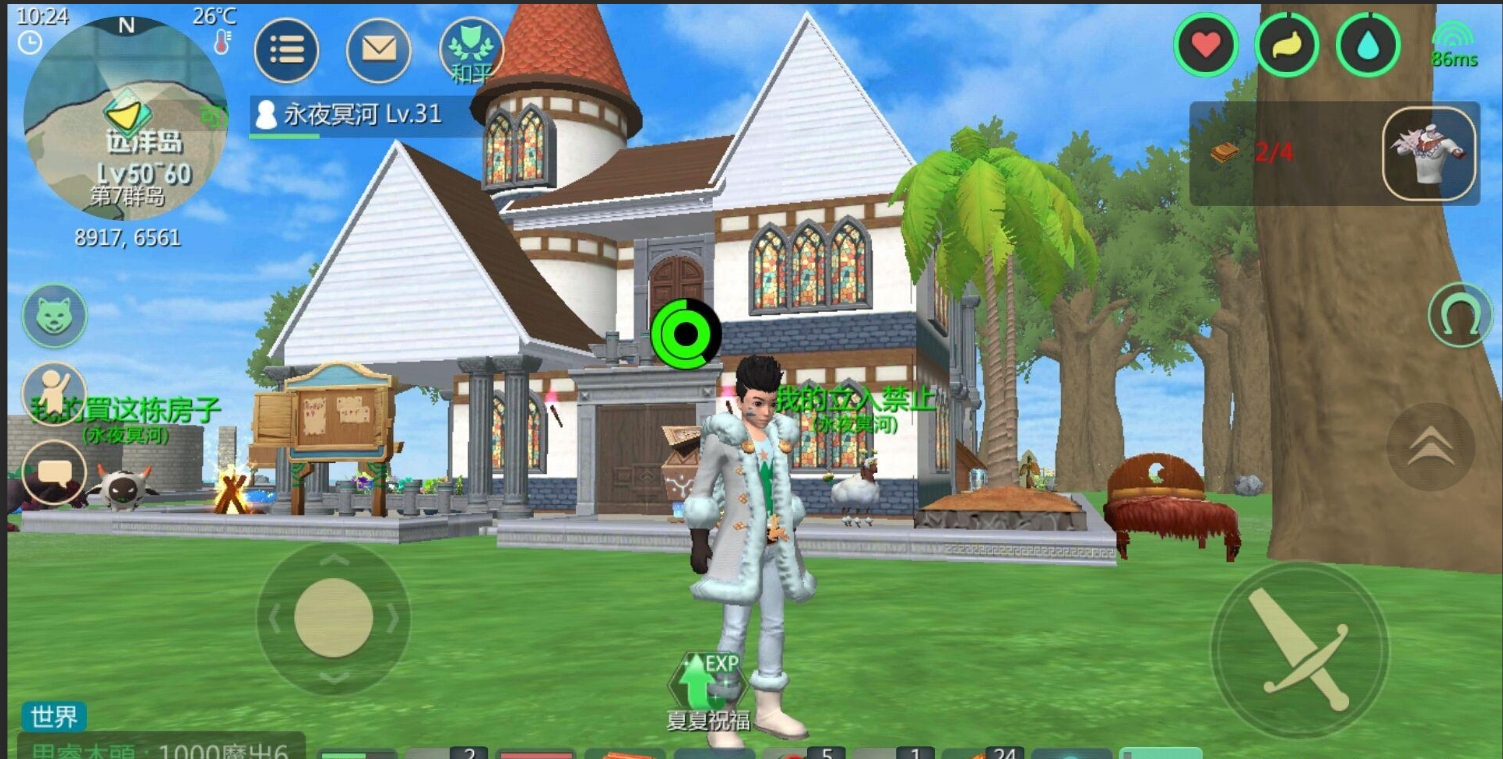Tap the sword attack button
Screen dimensions: 1503x759
pos(1299,650)
